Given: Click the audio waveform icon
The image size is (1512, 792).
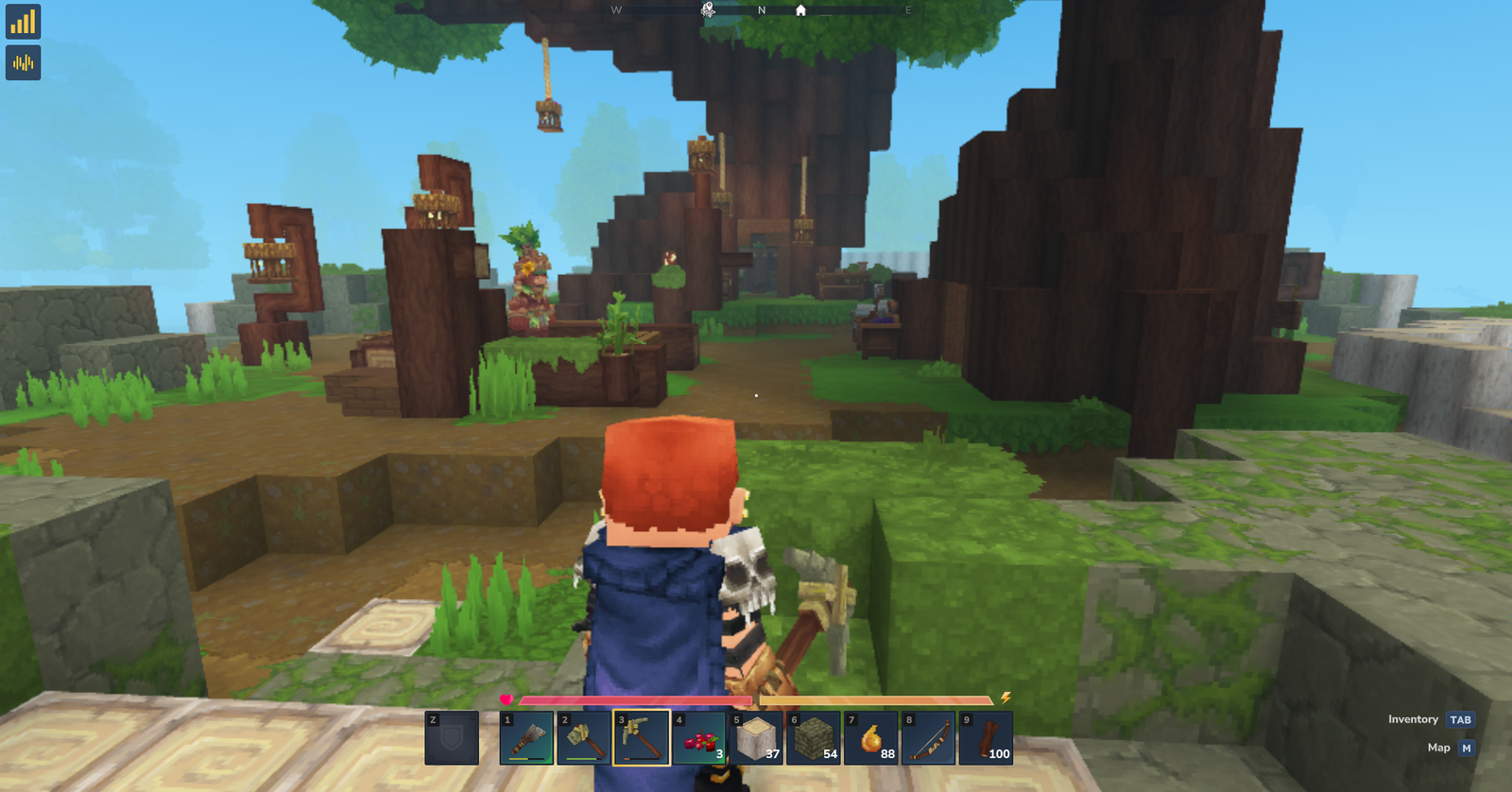Looking at the screenshot, I should [23, 63].
